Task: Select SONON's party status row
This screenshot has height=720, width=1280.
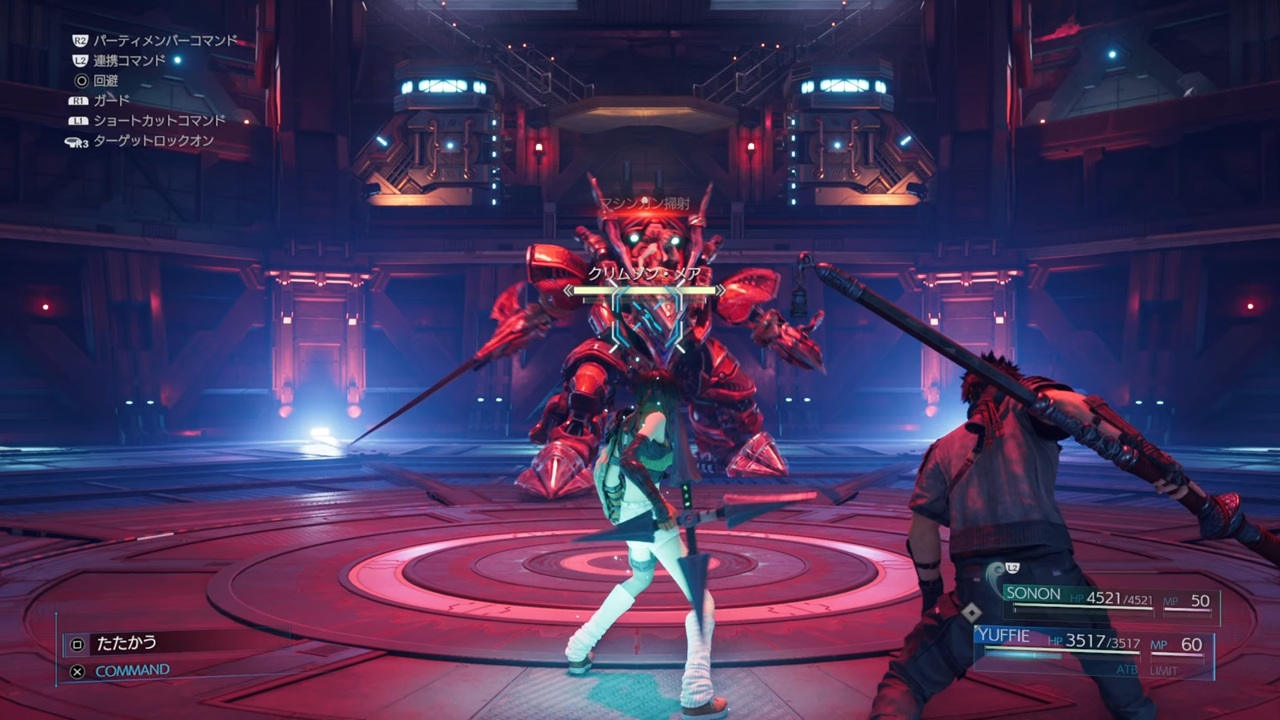Action: 1108,601
